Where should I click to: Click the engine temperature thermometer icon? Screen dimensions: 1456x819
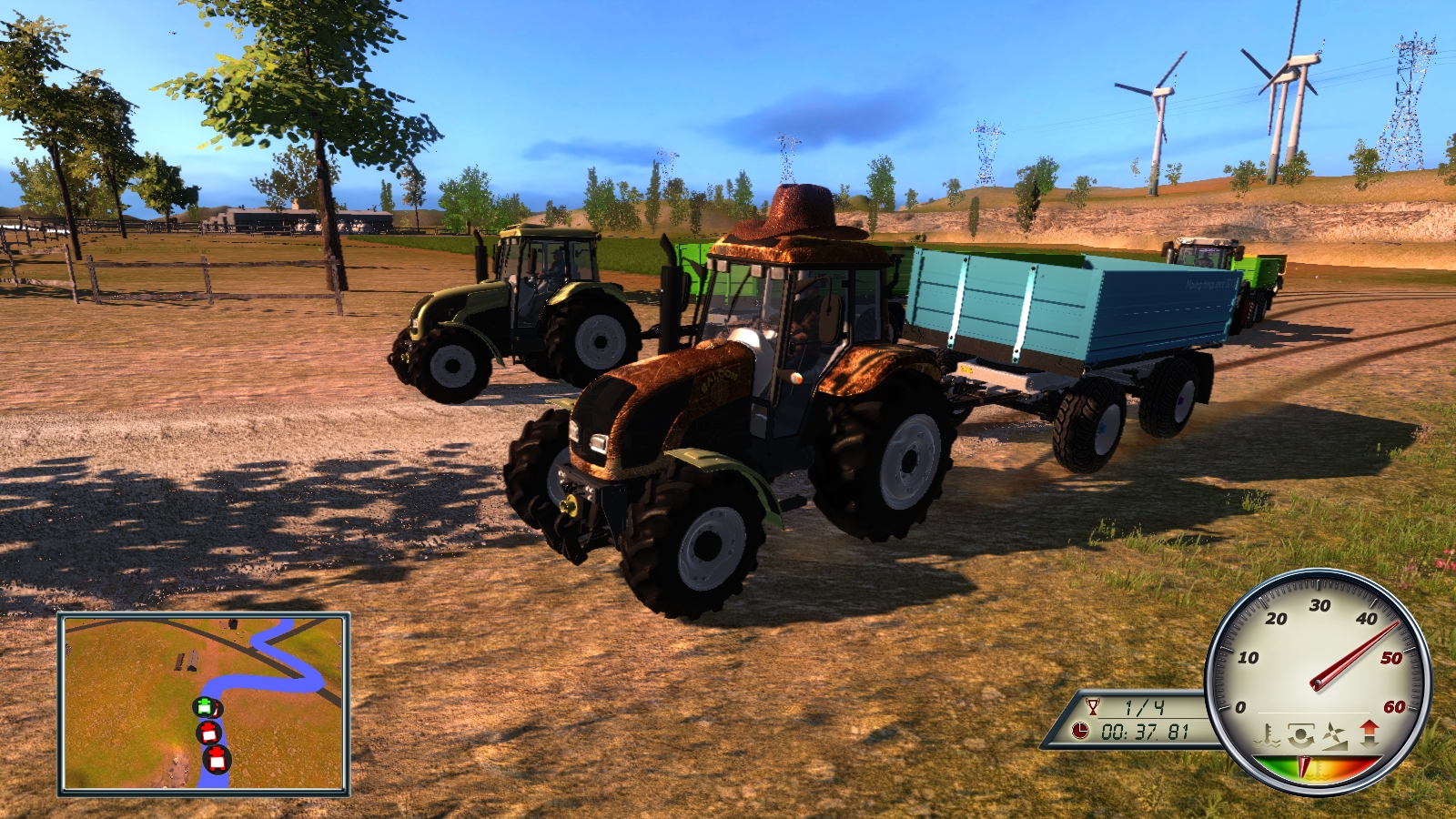pyautogui.click(x=1266, y=735)
